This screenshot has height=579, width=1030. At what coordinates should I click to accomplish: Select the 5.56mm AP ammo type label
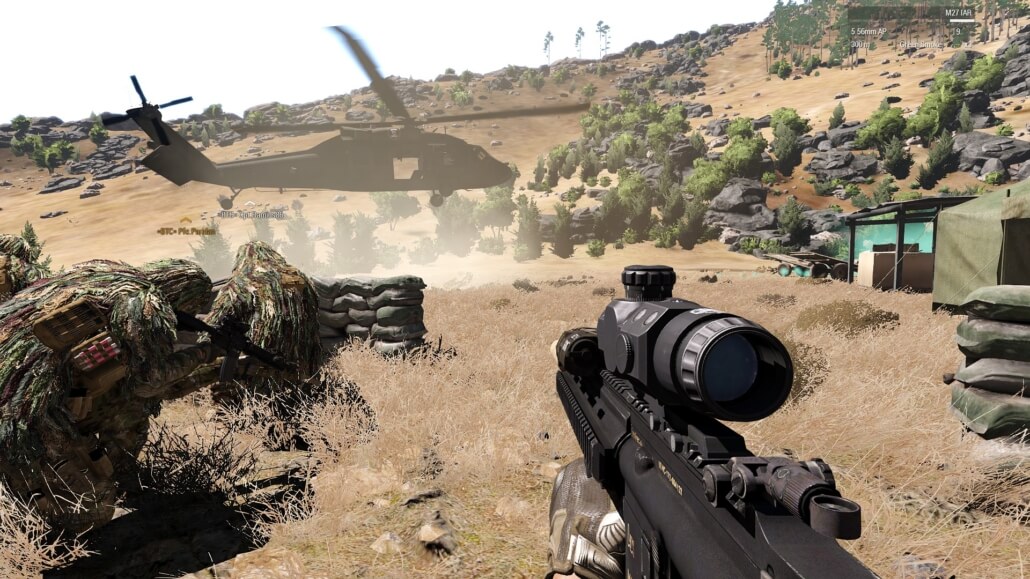click(x=869, y=31)
